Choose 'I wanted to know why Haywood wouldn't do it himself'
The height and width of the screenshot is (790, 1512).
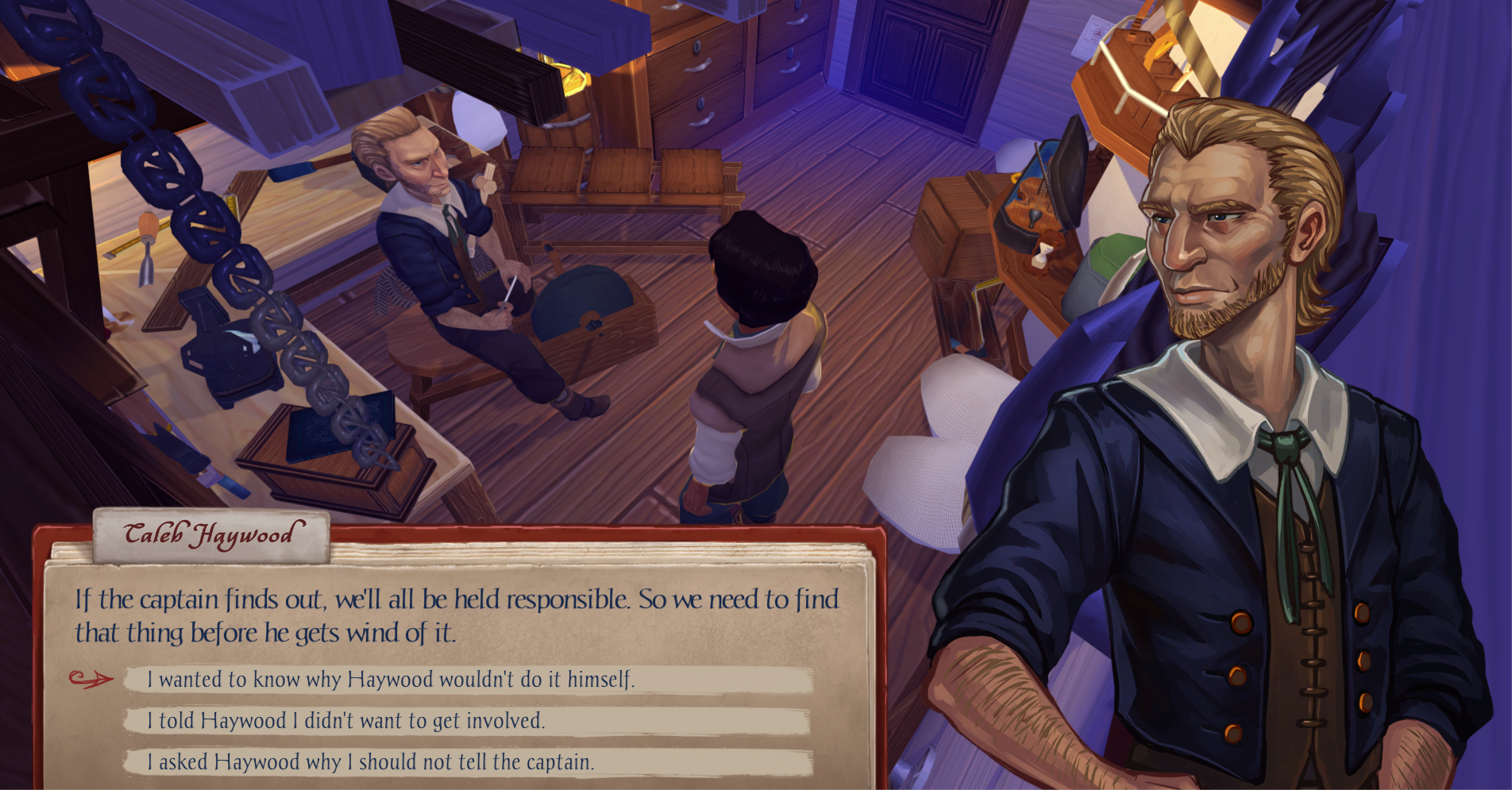click(x=391, y=680)
